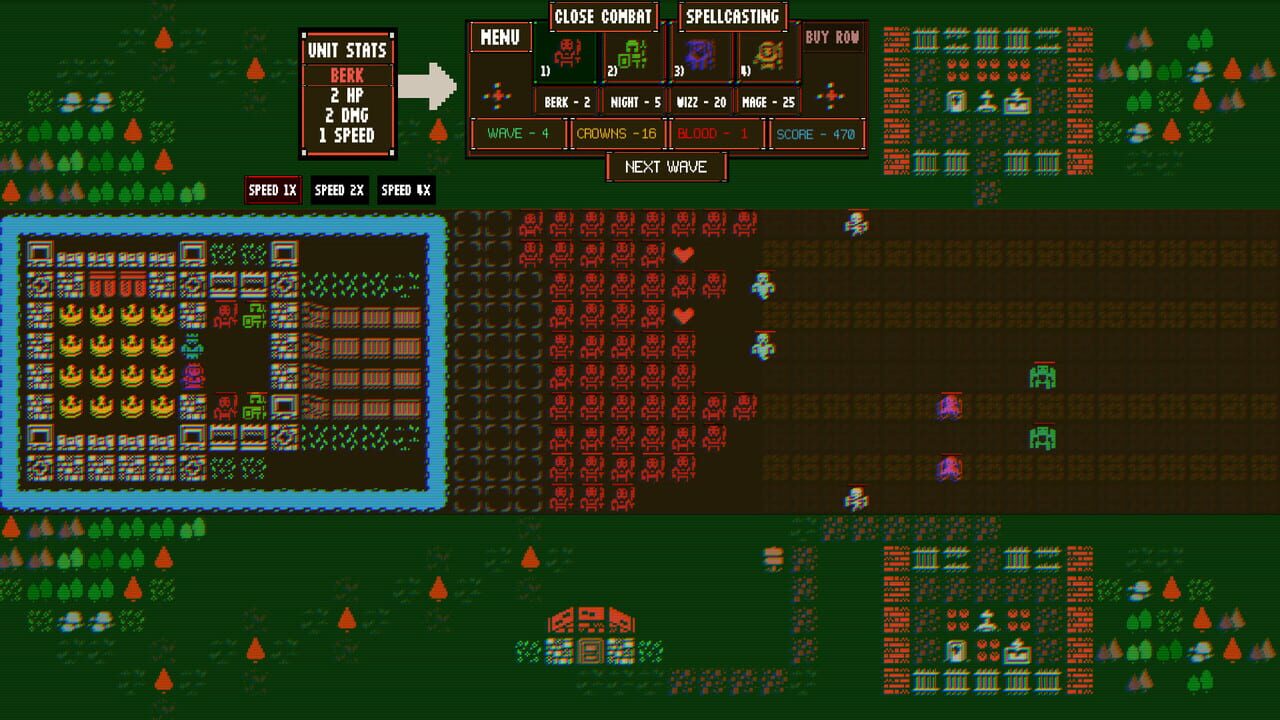Switch to Speed 2X
The width and height of the screenshot is (1280, 720).
pyautogui.click(x=339, y=190)
